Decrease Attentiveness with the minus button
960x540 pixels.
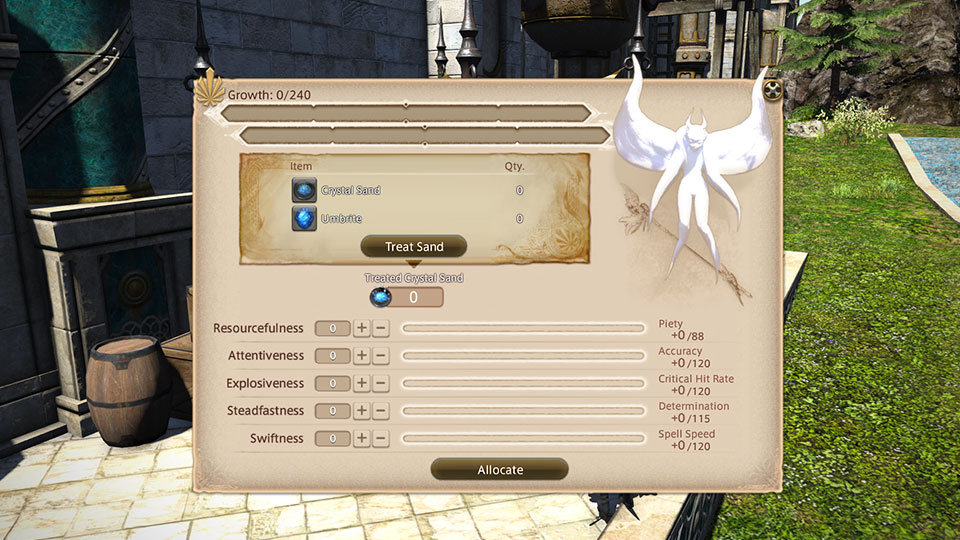pyautogui.click(x=380, y=356)
